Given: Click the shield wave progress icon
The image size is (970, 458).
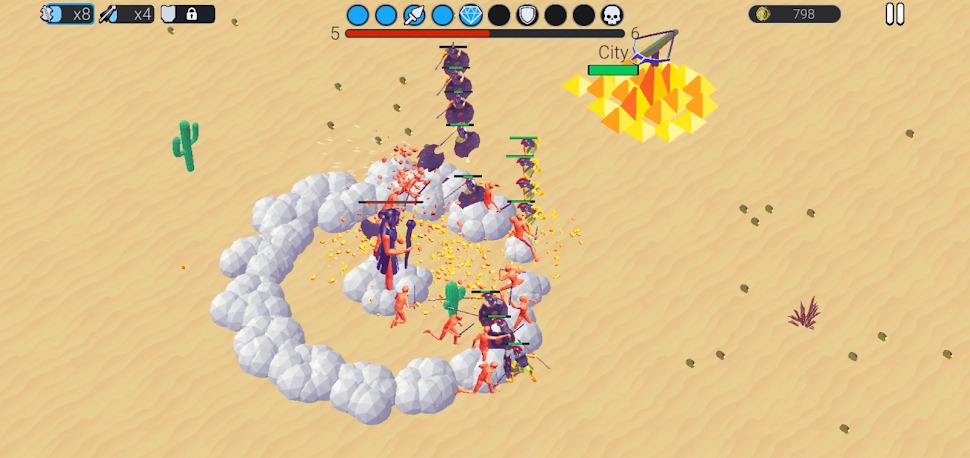Looking at the screenshot, I should click(x=527, y=15).
